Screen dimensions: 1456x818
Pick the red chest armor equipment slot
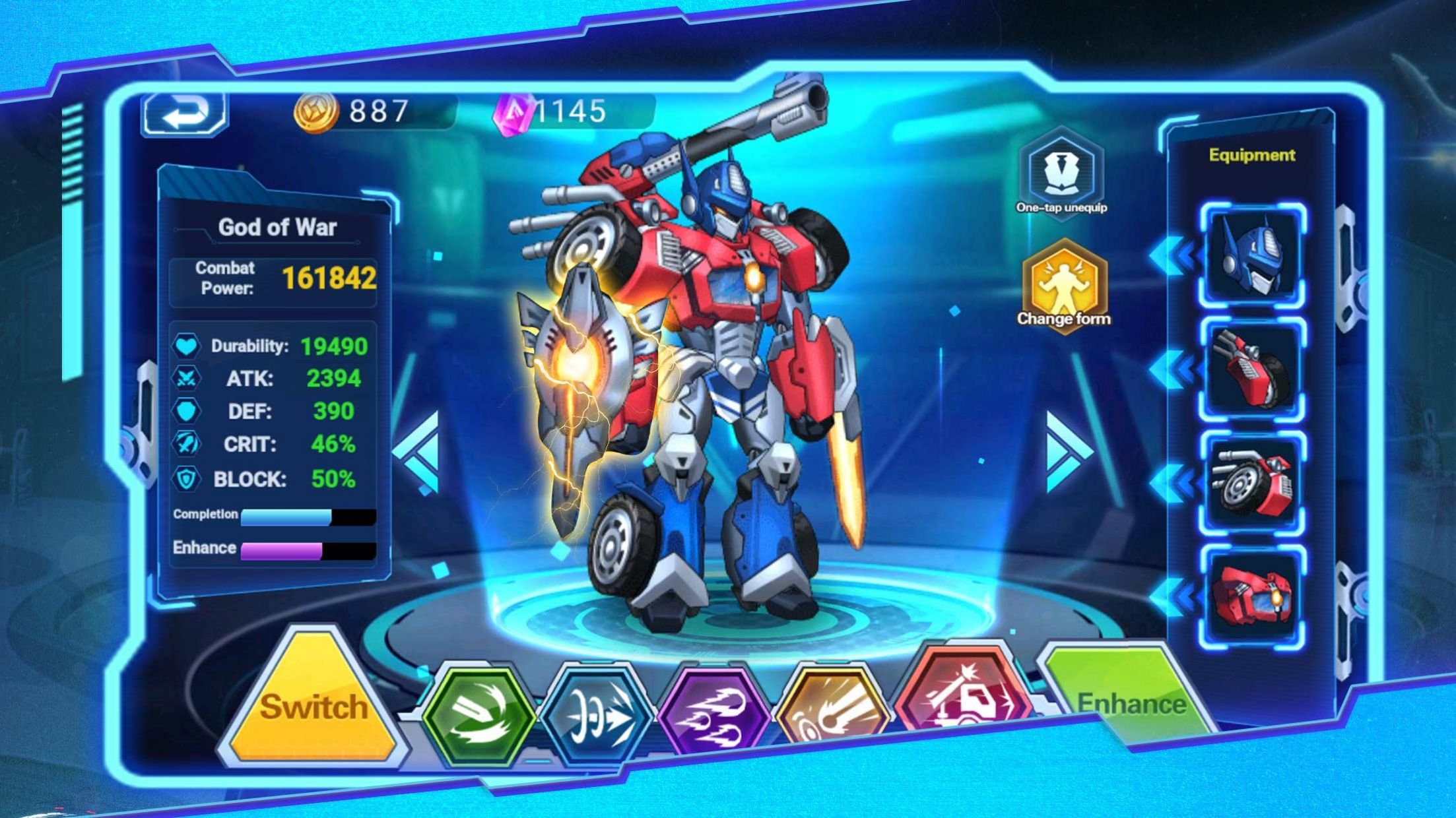click(1251, 596)
